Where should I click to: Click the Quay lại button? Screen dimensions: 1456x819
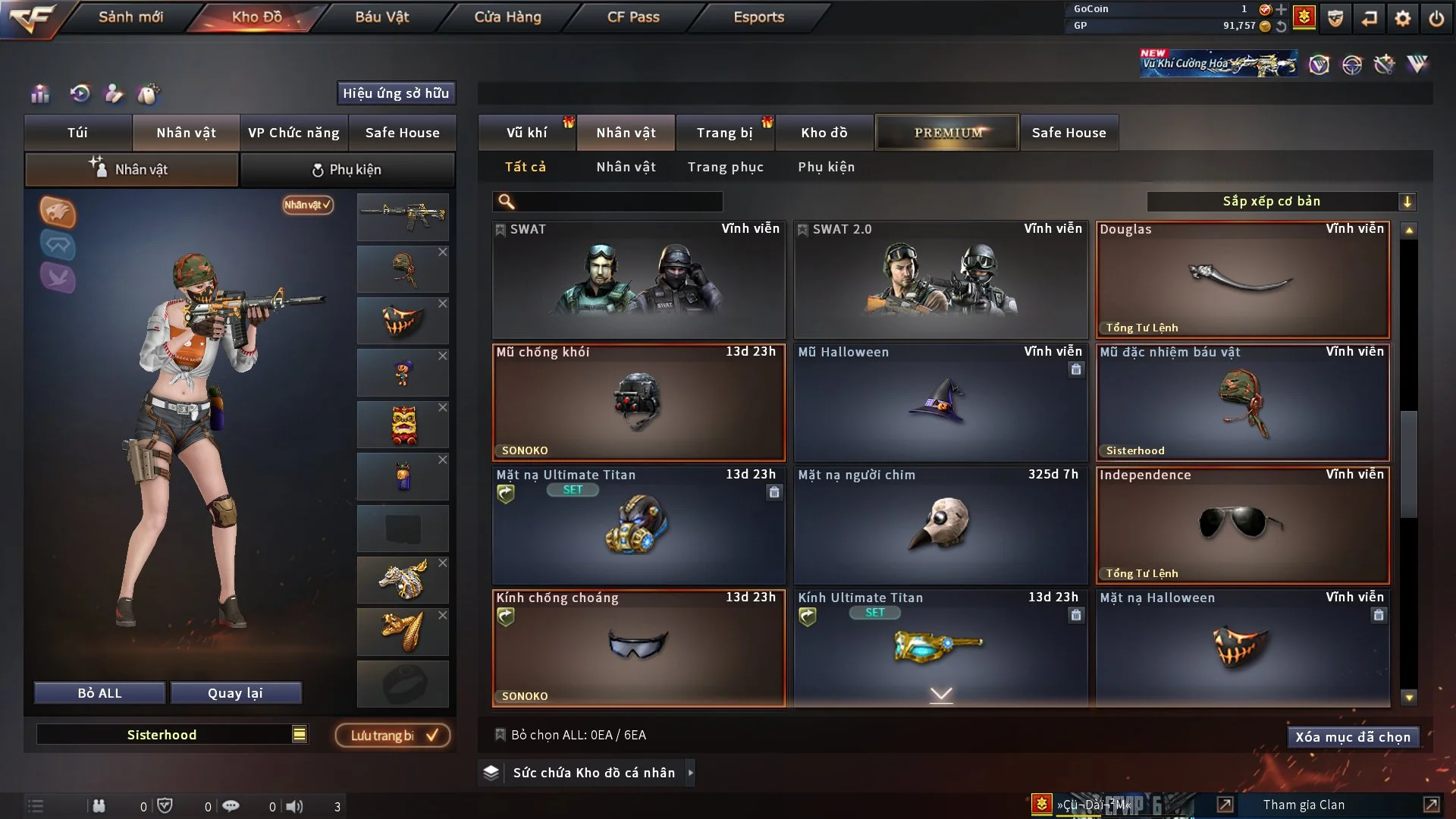click(x=235, y=693)
